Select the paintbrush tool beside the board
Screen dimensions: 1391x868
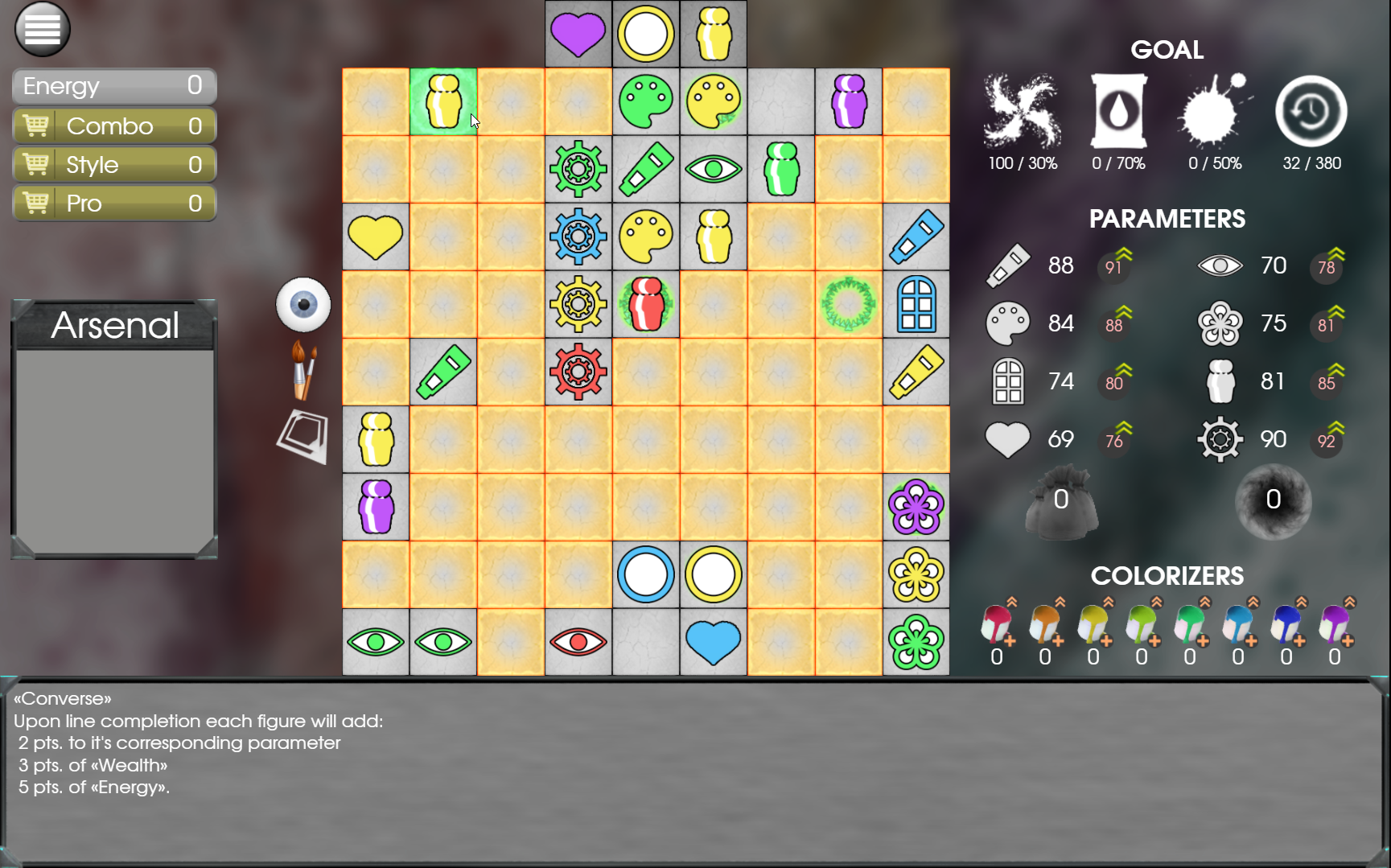[x=303, y=370]
